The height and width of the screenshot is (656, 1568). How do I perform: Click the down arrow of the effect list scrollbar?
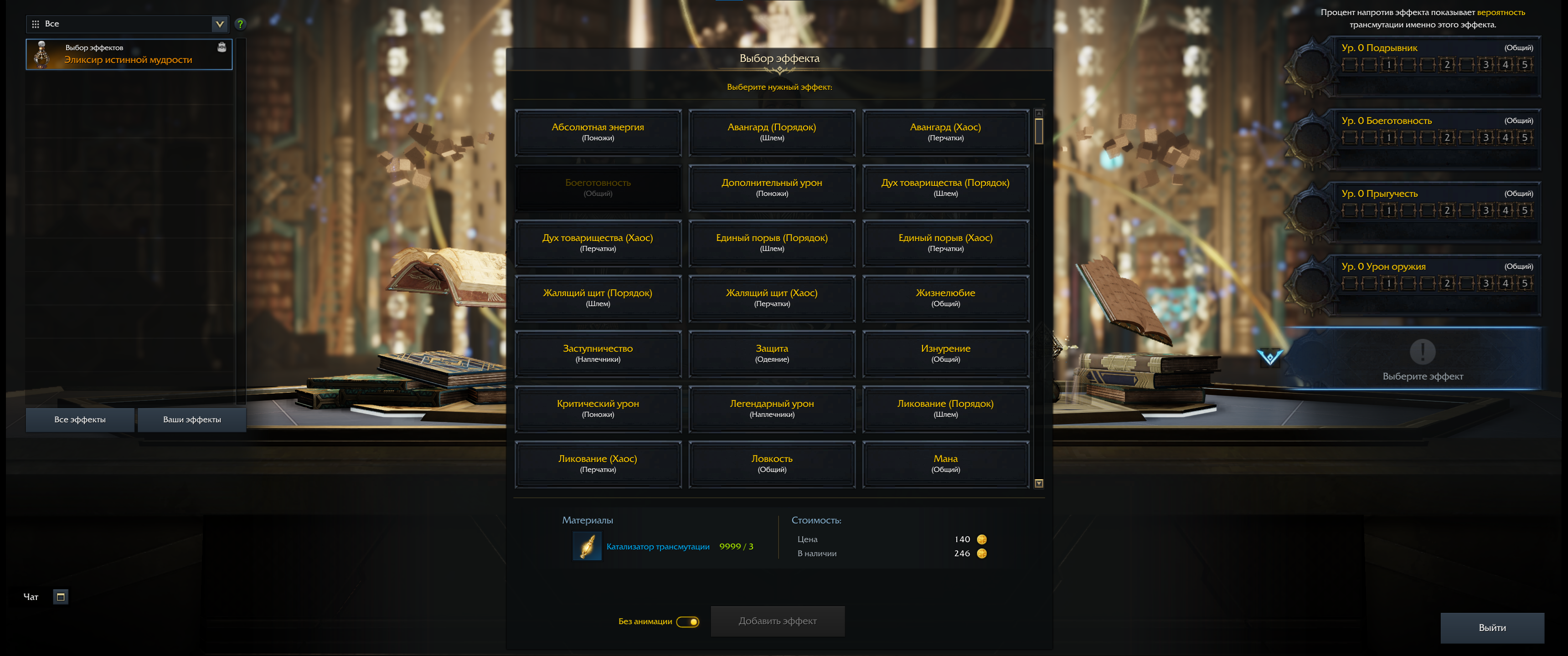coord(1039,482)
